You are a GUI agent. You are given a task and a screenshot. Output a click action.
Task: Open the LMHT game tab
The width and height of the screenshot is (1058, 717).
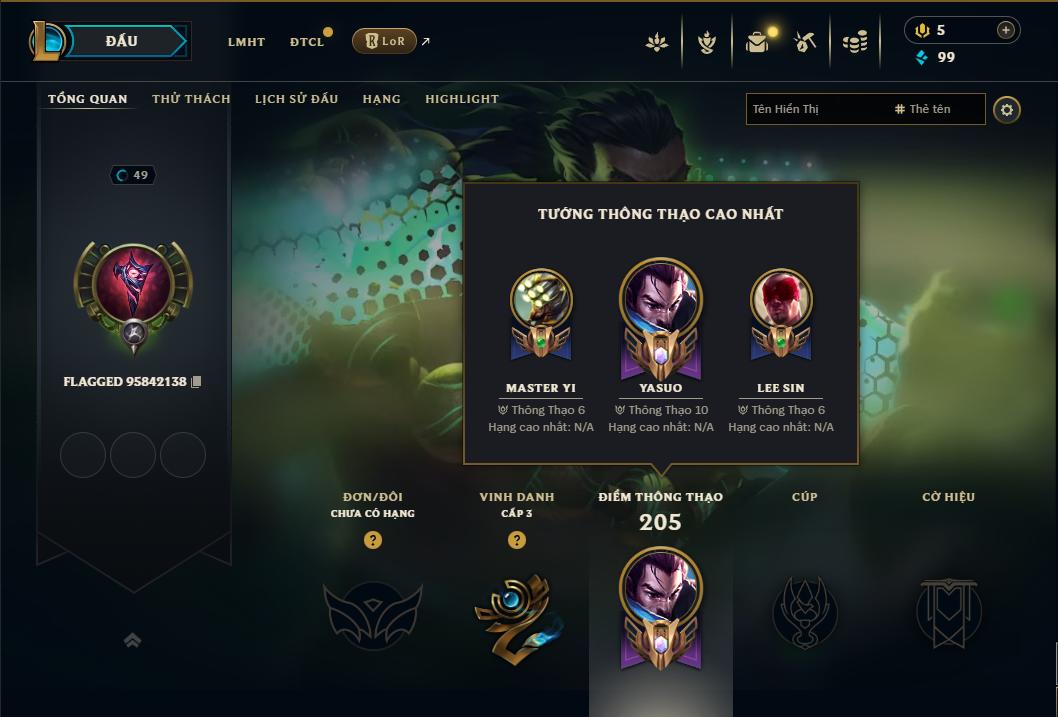[246, 42]
